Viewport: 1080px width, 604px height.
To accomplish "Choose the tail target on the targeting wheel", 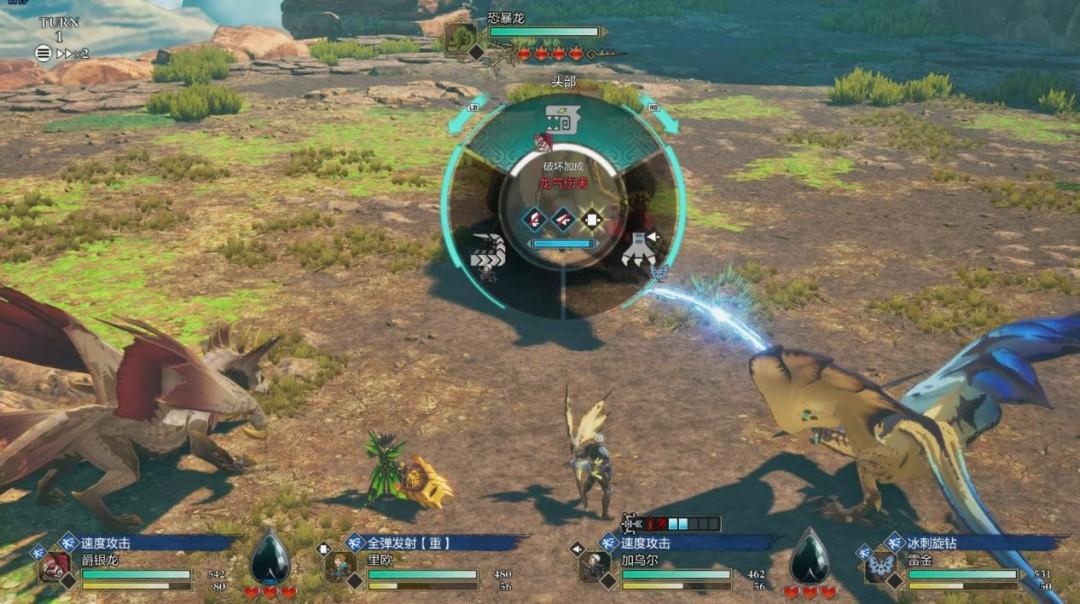I will tap(487, 250).
